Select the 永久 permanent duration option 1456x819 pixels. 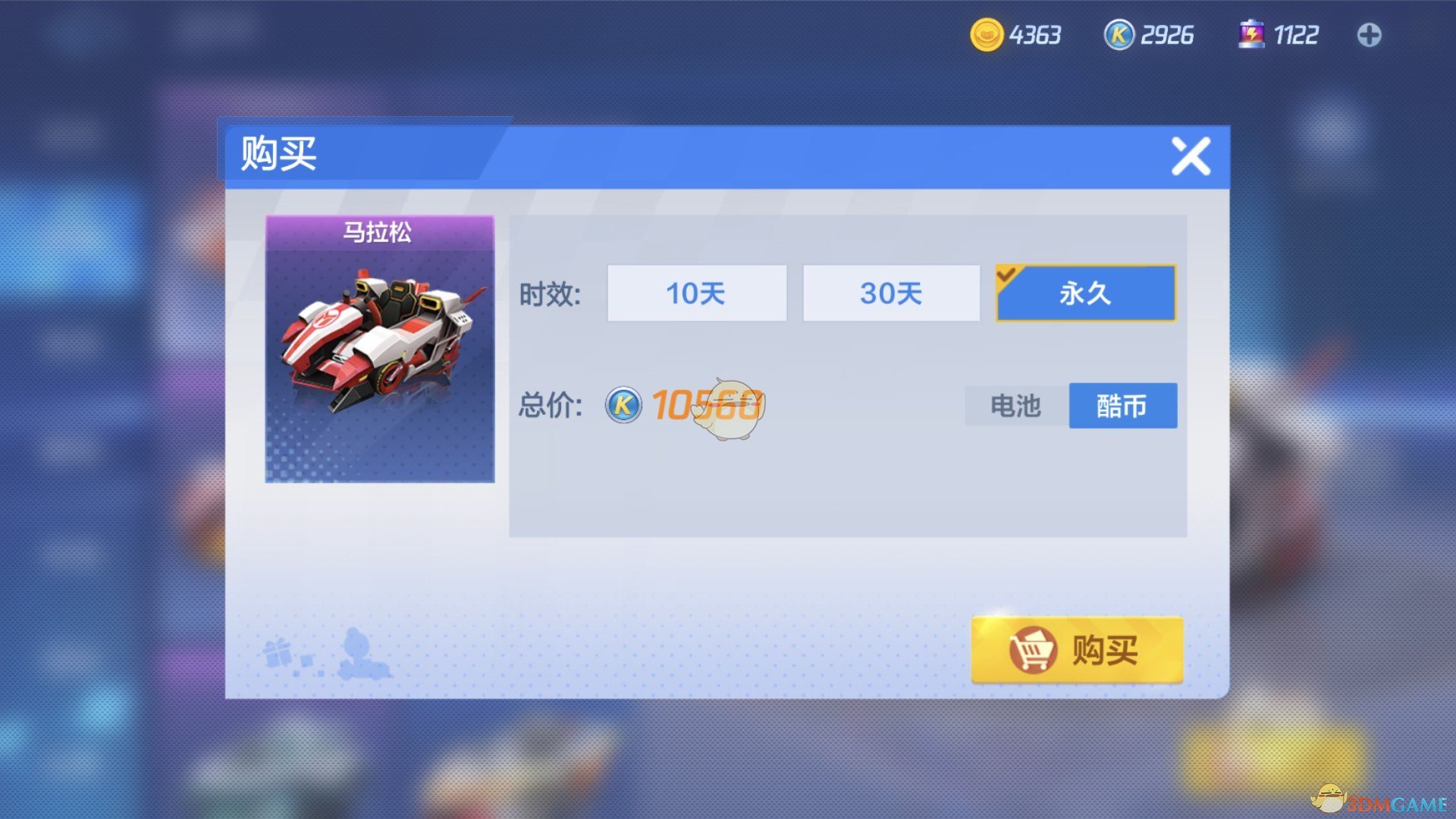point(1084,293)
